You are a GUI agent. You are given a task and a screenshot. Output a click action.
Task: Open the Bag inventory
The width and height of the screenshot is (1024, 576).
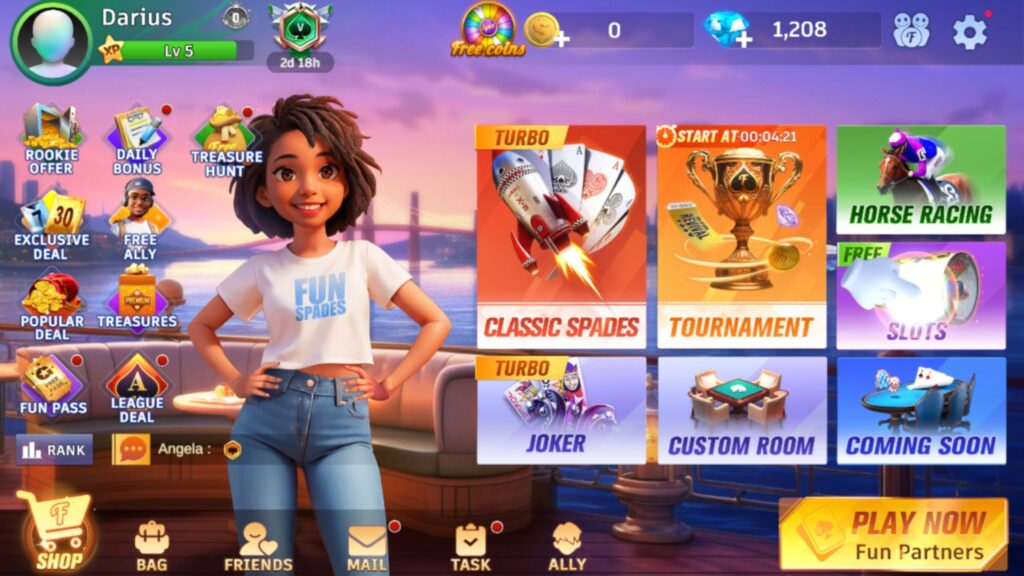(x=151, y=545)
